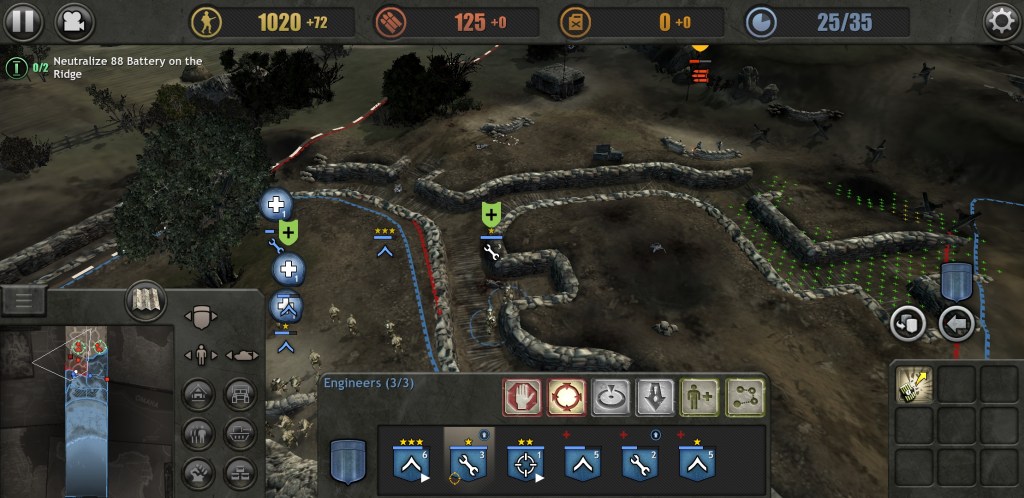The width and height of the screenshot is (1024, 498).
Task: Choose the retreat down-arrow command
Action: tap(655, 395)
